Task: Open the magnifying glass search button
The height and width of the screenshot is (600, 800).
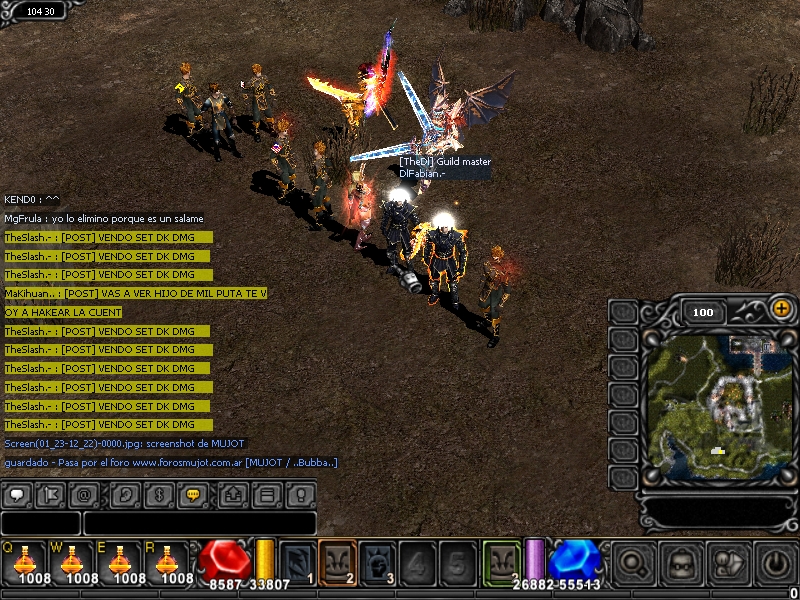Action: (x=633, y=564)
